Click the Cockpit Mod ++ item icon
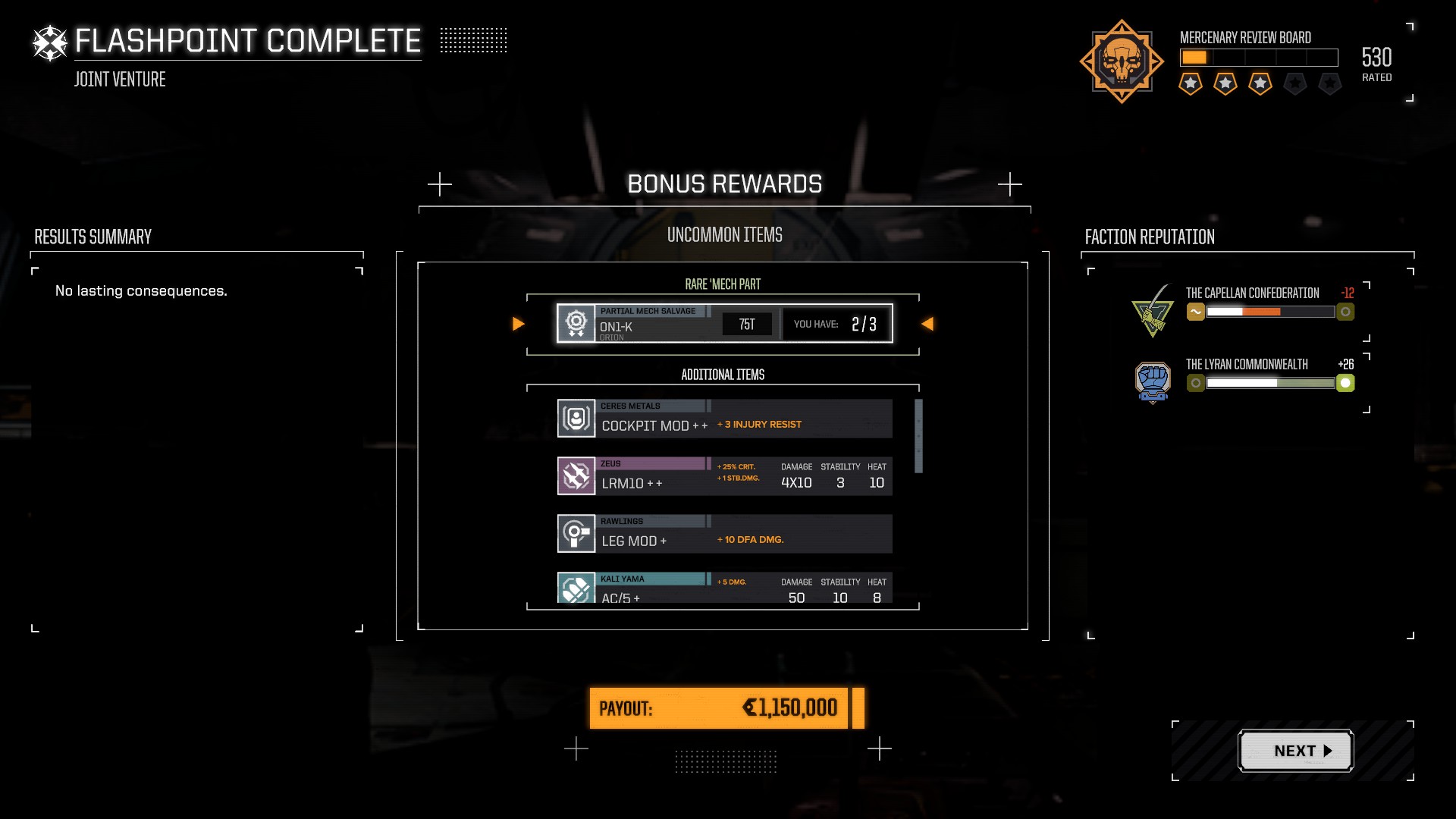 click(576, 418)
